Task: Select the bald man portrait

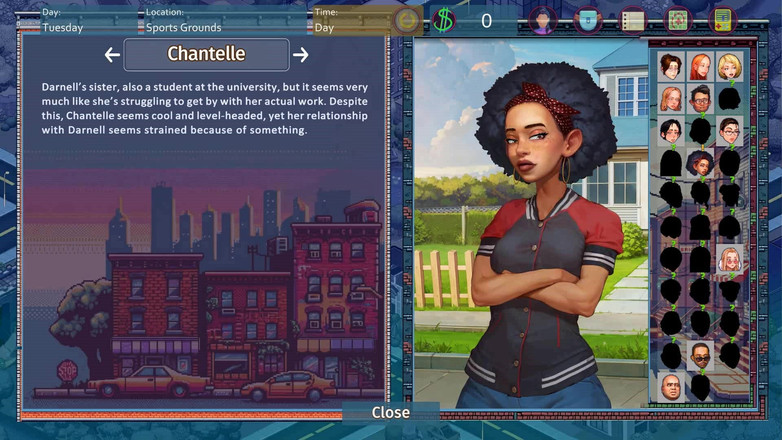Action: click(x=671, y=387)
